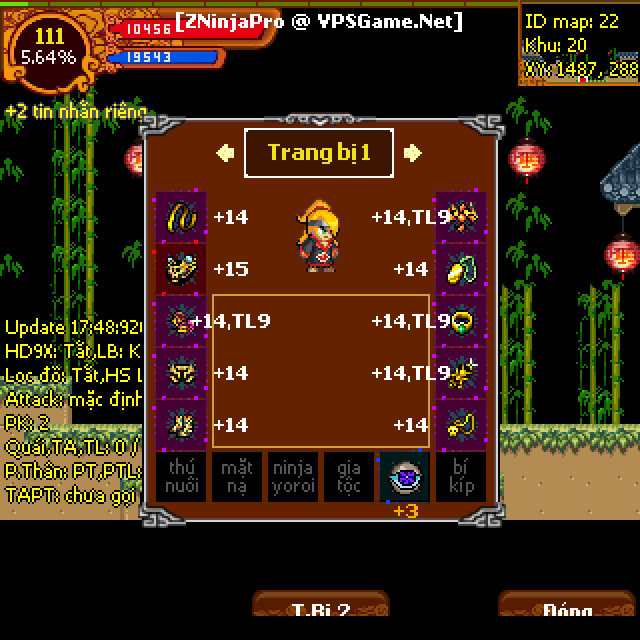
Task: Open the mặt nạ mask slot
Action: tap(237, 477)
